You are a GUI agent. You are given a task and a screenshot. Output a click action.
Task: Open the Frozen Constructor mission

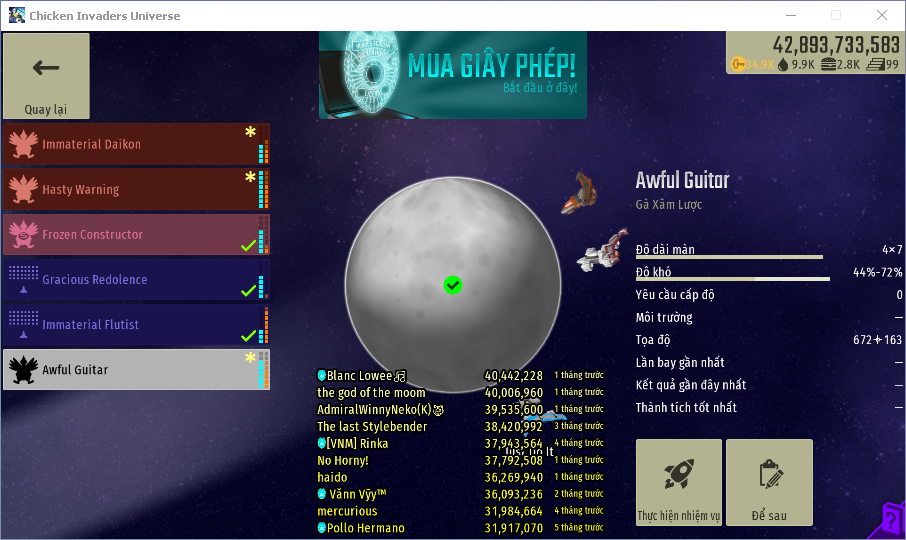click(136, 234)
